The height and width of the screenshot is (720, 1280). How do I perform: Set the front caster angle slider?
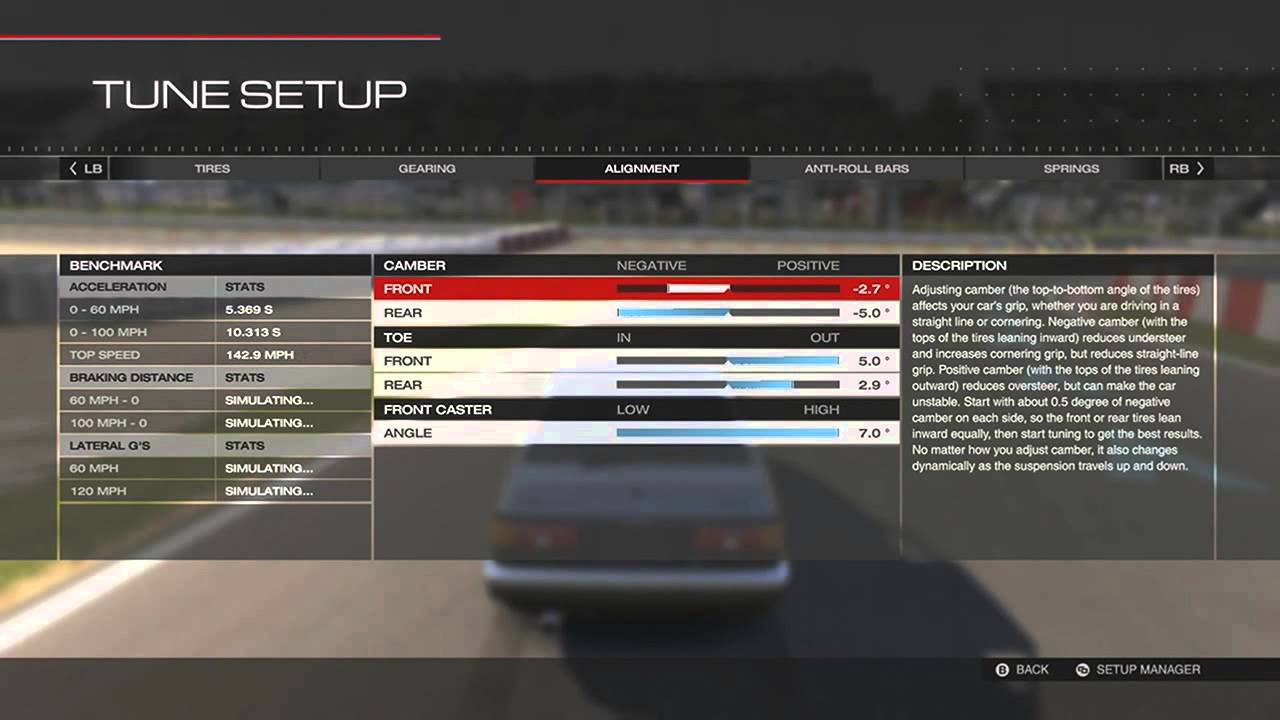(x=728, y=433)
